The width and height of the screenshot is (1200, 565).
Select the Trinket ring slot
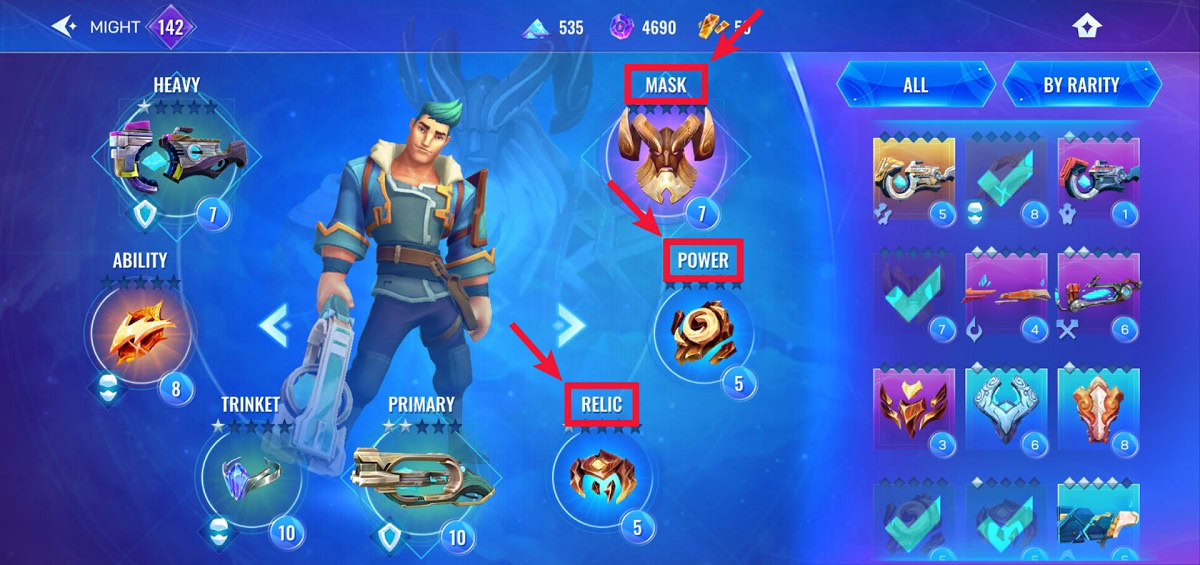249,478
